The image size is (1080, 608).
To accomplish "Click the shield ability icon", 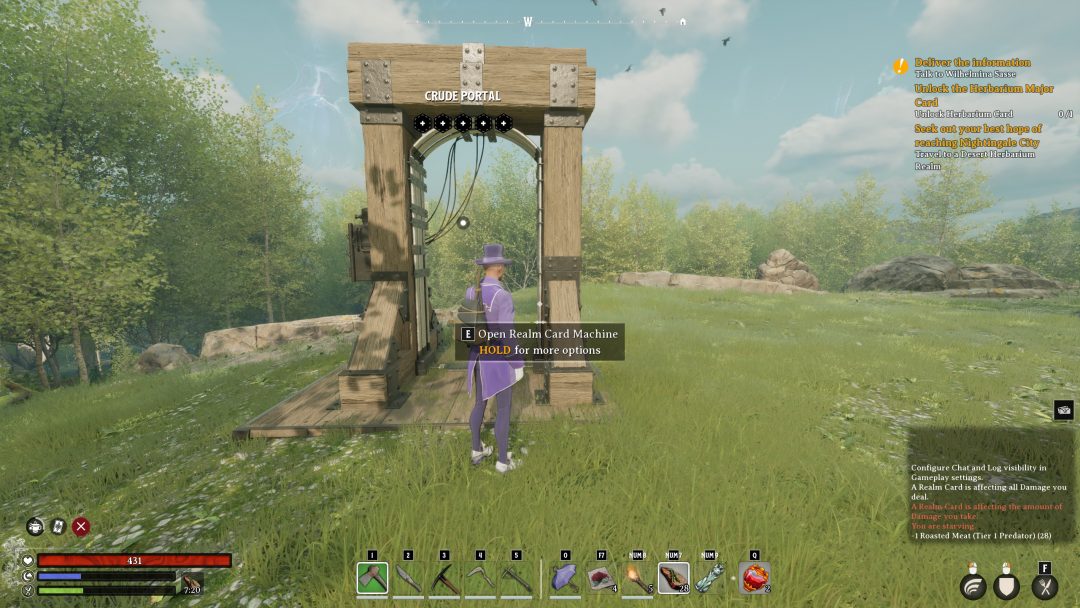I will point(1008,587).
